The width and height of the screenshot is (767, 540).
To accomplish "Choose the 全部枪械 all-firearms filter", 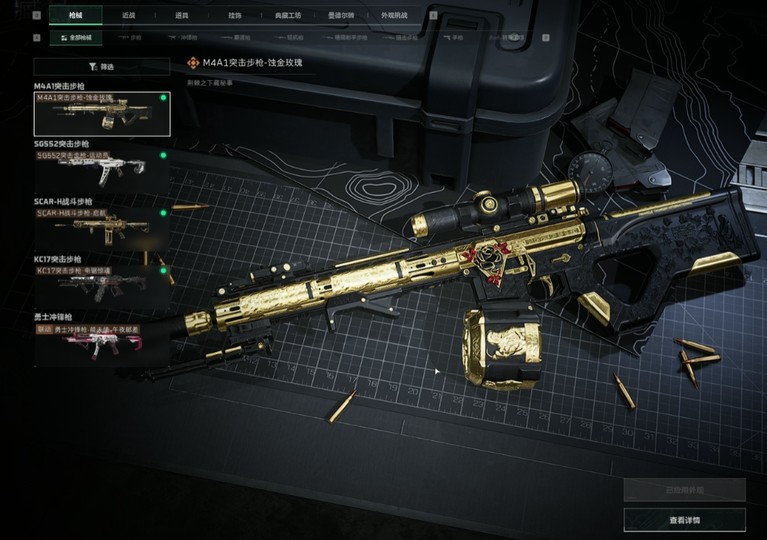I will [77, 38].
